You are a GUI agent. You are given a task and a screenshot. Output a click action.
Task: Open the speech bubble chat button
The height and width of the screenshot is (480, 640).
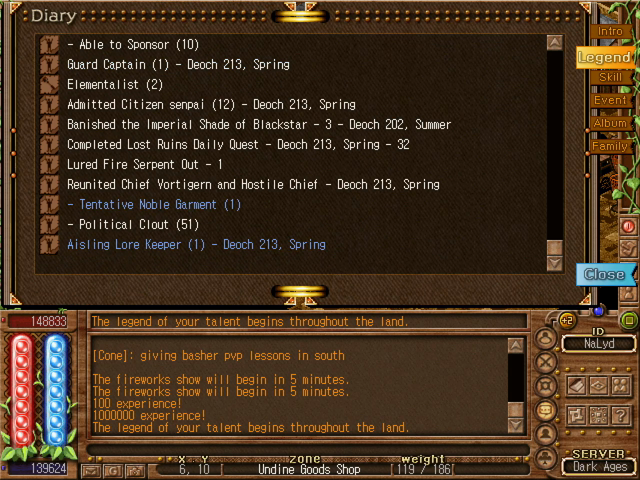547,410
